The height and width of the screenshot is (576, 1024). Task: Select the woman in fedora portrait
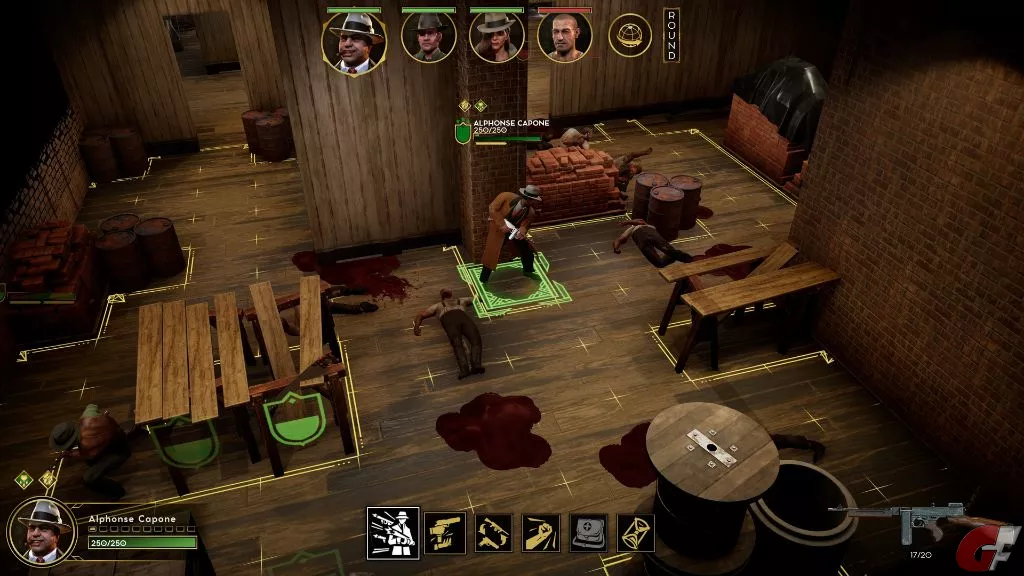coord(497,39)
